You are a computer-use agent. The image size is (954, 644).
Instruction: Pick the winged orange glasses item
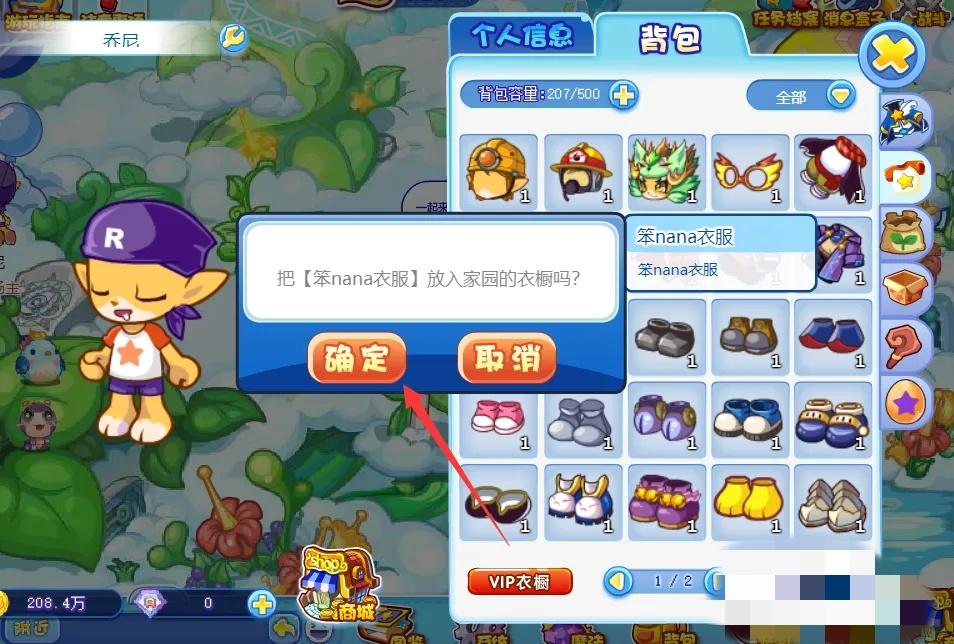click(x=748, y=171)
